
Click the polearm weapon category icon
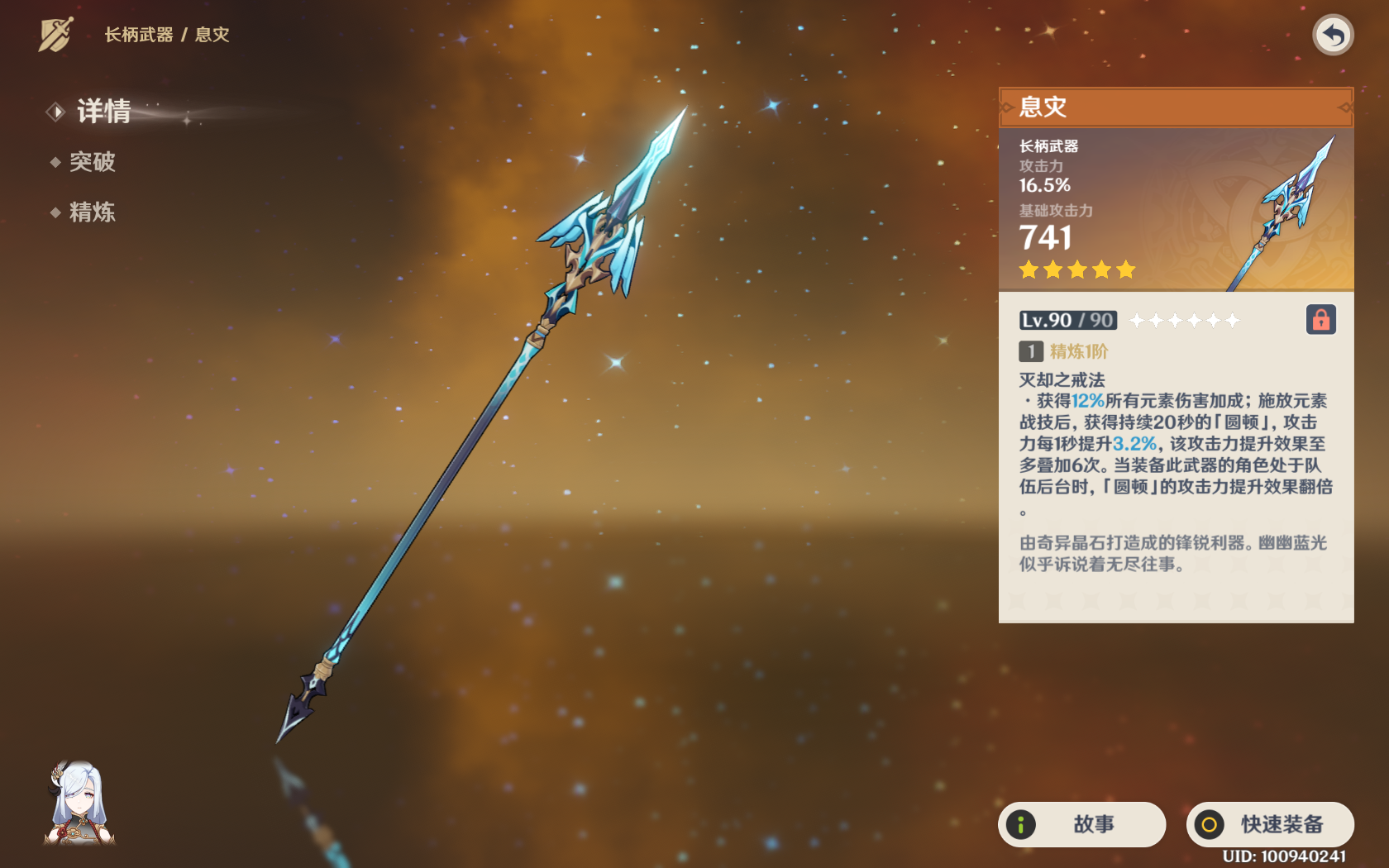pos(56,35)
